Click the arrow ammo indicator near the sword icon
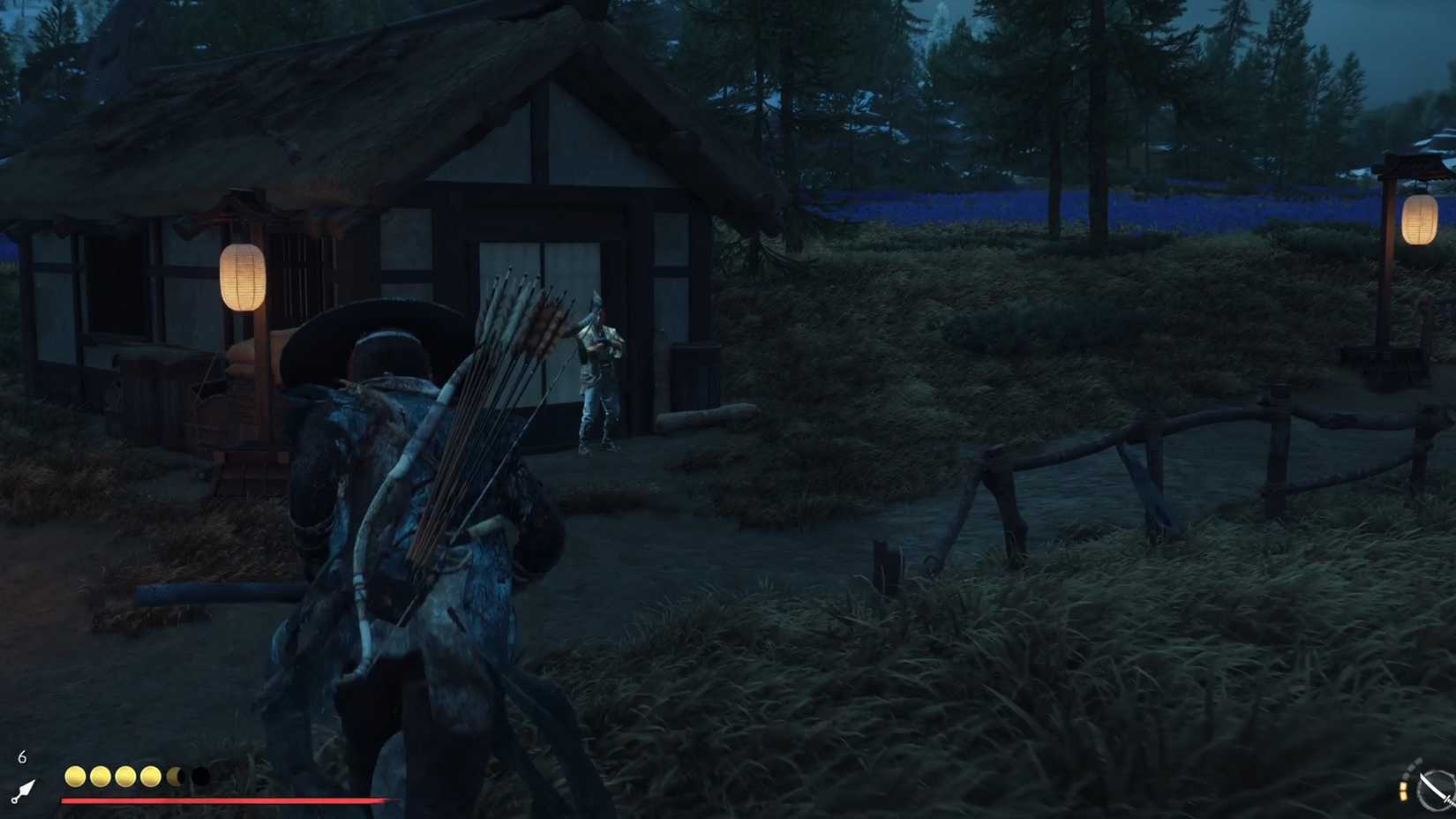 tap(1405, 791)
